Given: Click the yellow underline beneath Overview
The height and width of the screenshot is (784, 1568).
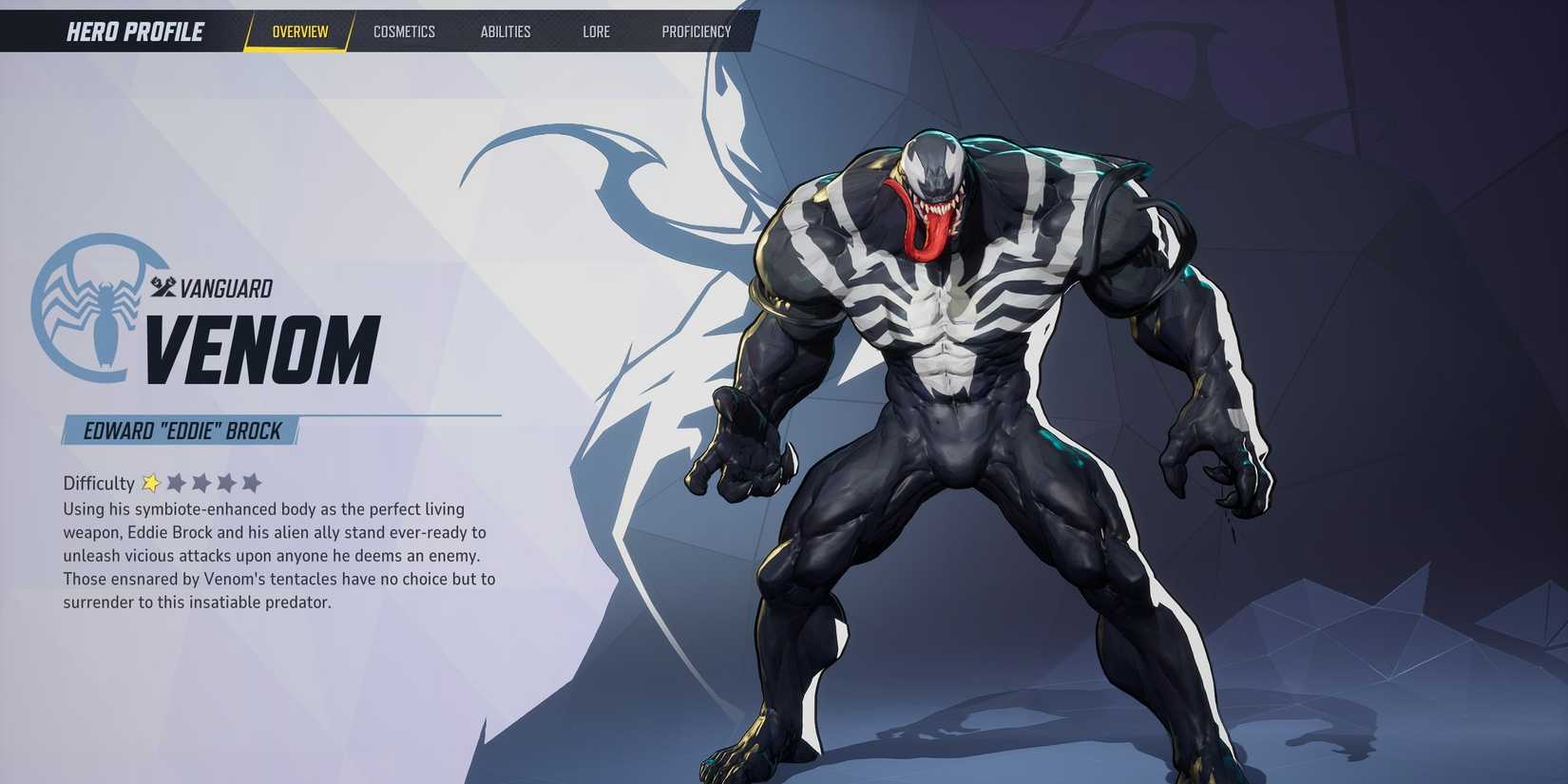Looking at the screenshot, I should click(296, 47).
